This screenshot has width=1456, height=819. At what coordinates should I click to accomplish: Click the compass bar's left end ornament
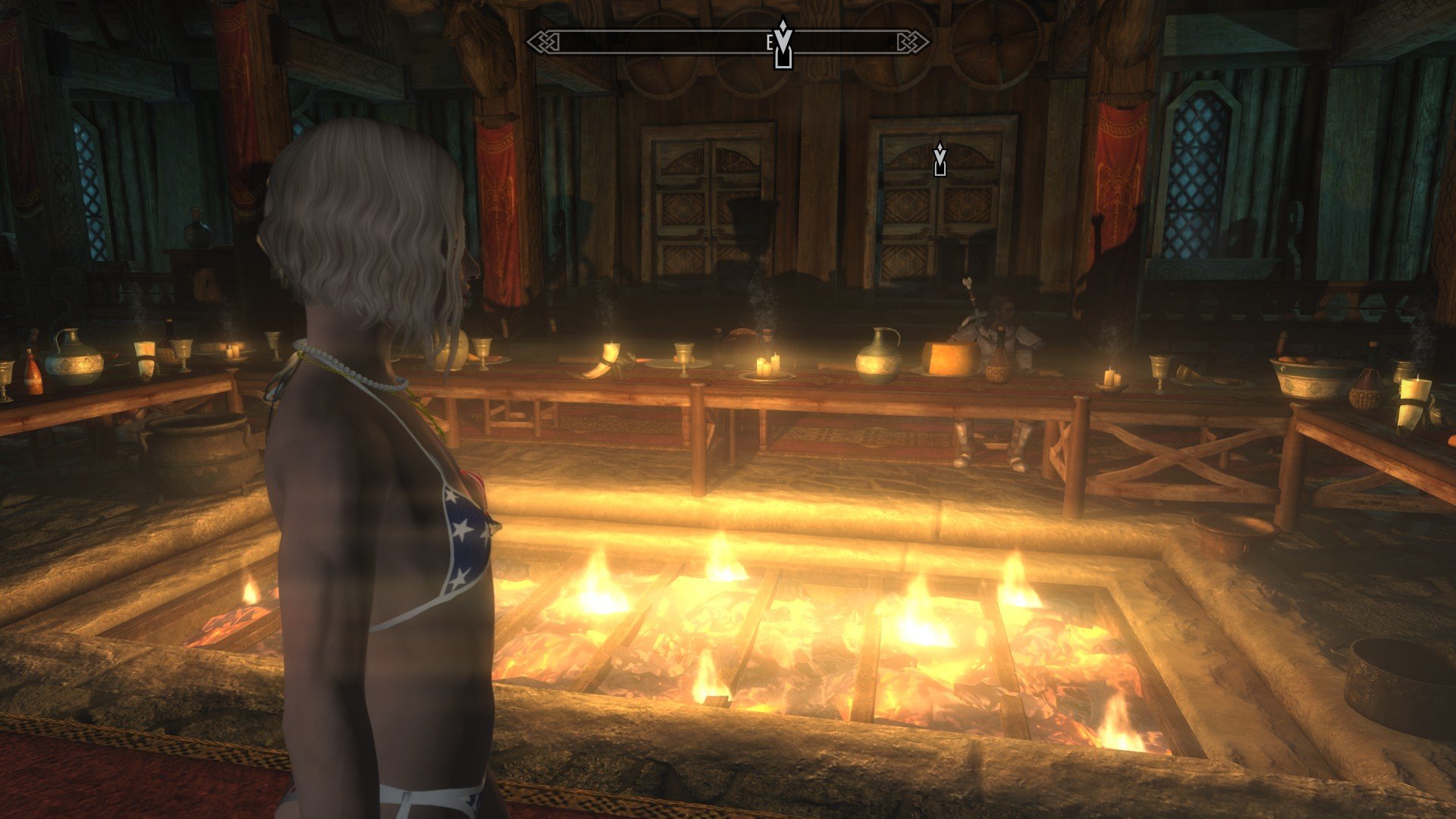click(540, 42)
